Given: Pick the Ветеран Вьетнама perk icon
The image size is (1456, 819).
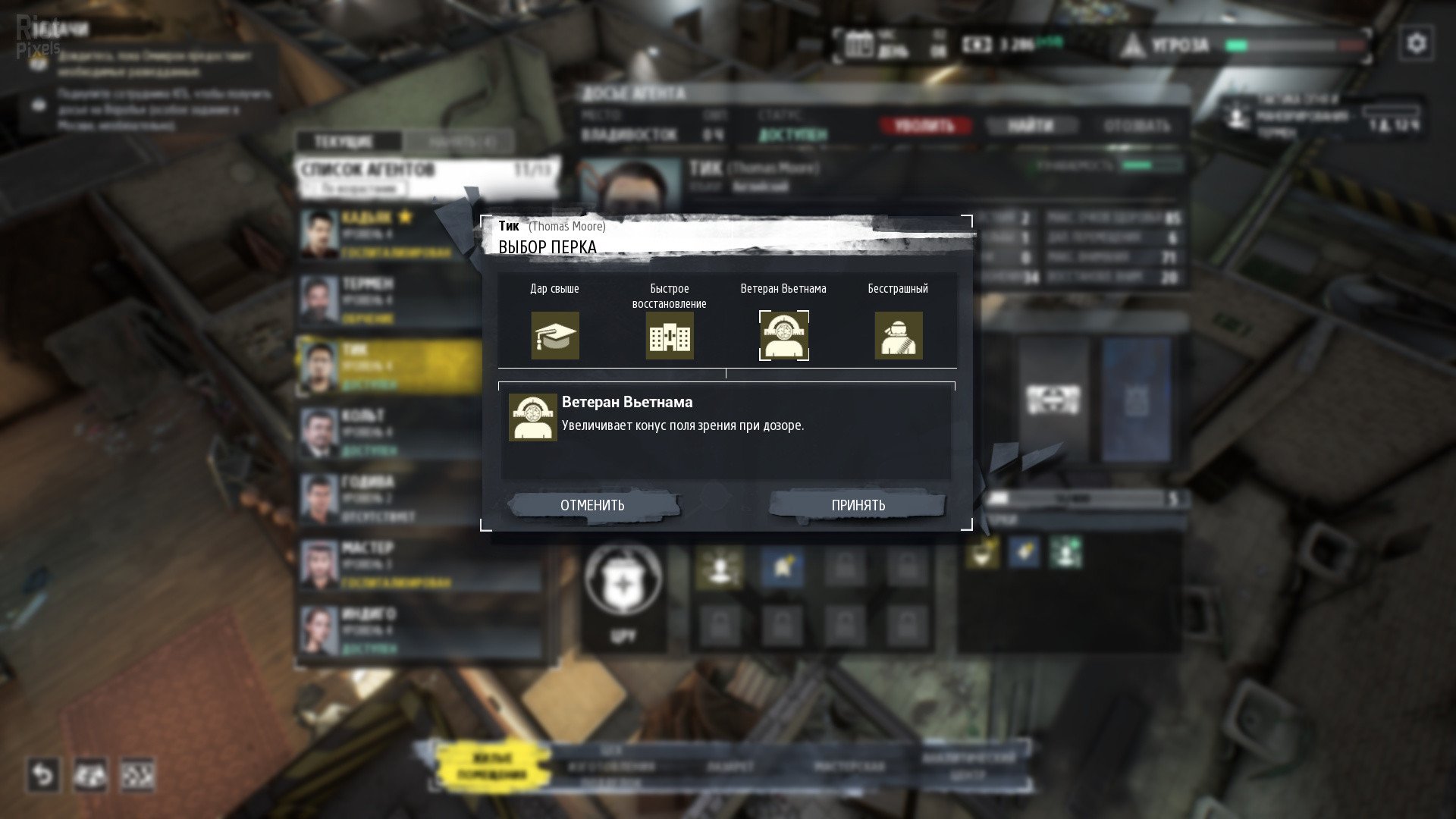Looking at the screenshot, I should point(783,335).
